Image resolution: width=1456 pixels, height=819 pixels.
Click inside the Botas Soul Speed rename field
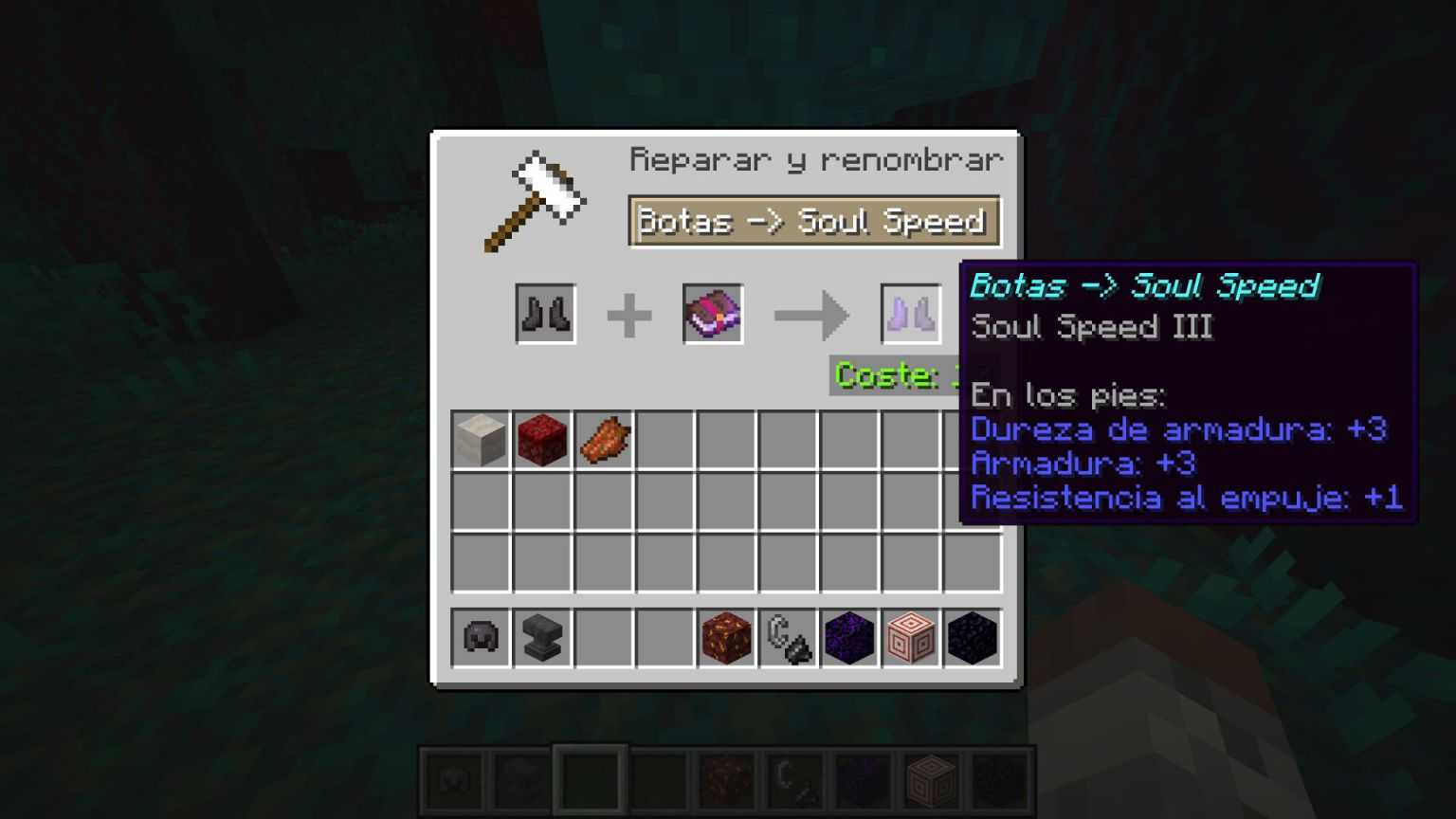click(813, 221)
